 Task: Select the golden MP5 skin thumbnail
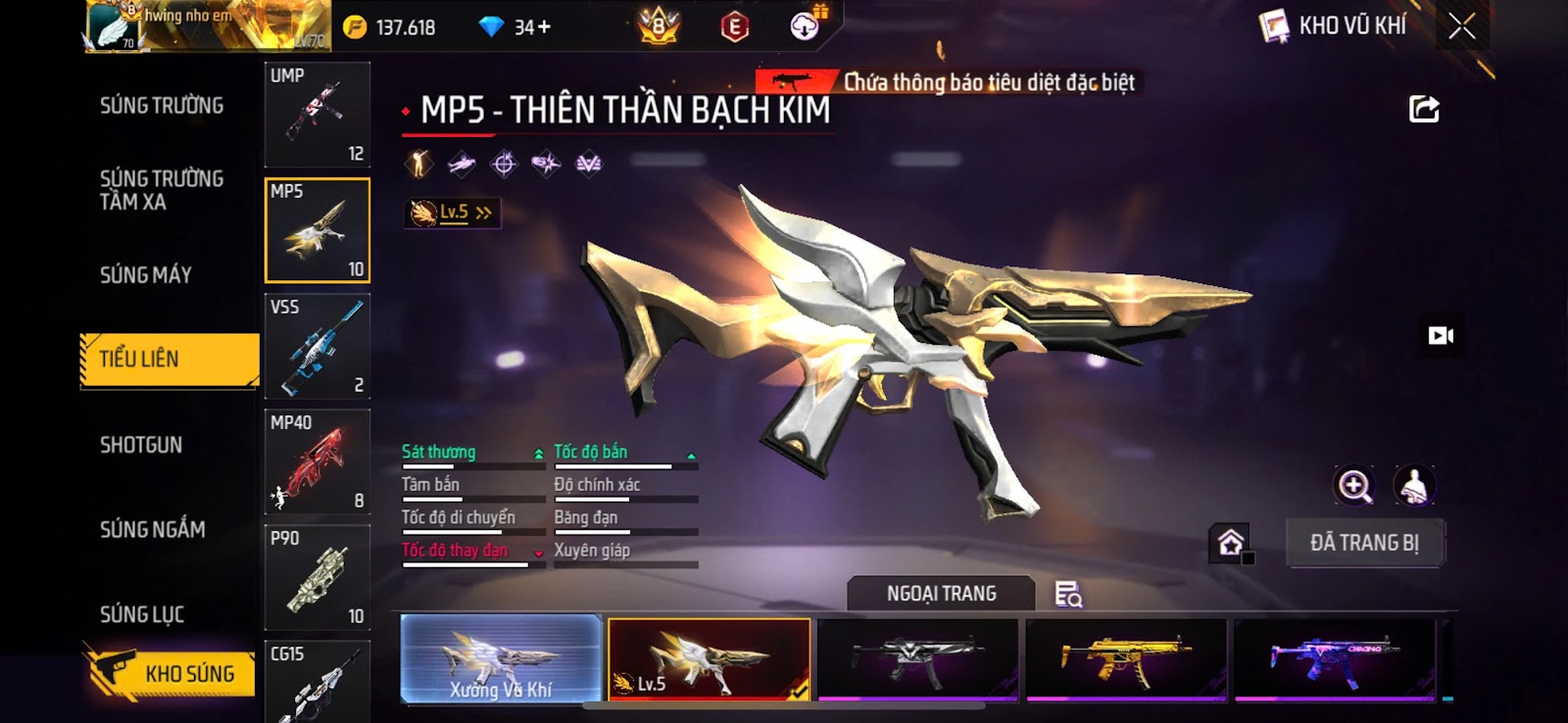[1126, 659]
